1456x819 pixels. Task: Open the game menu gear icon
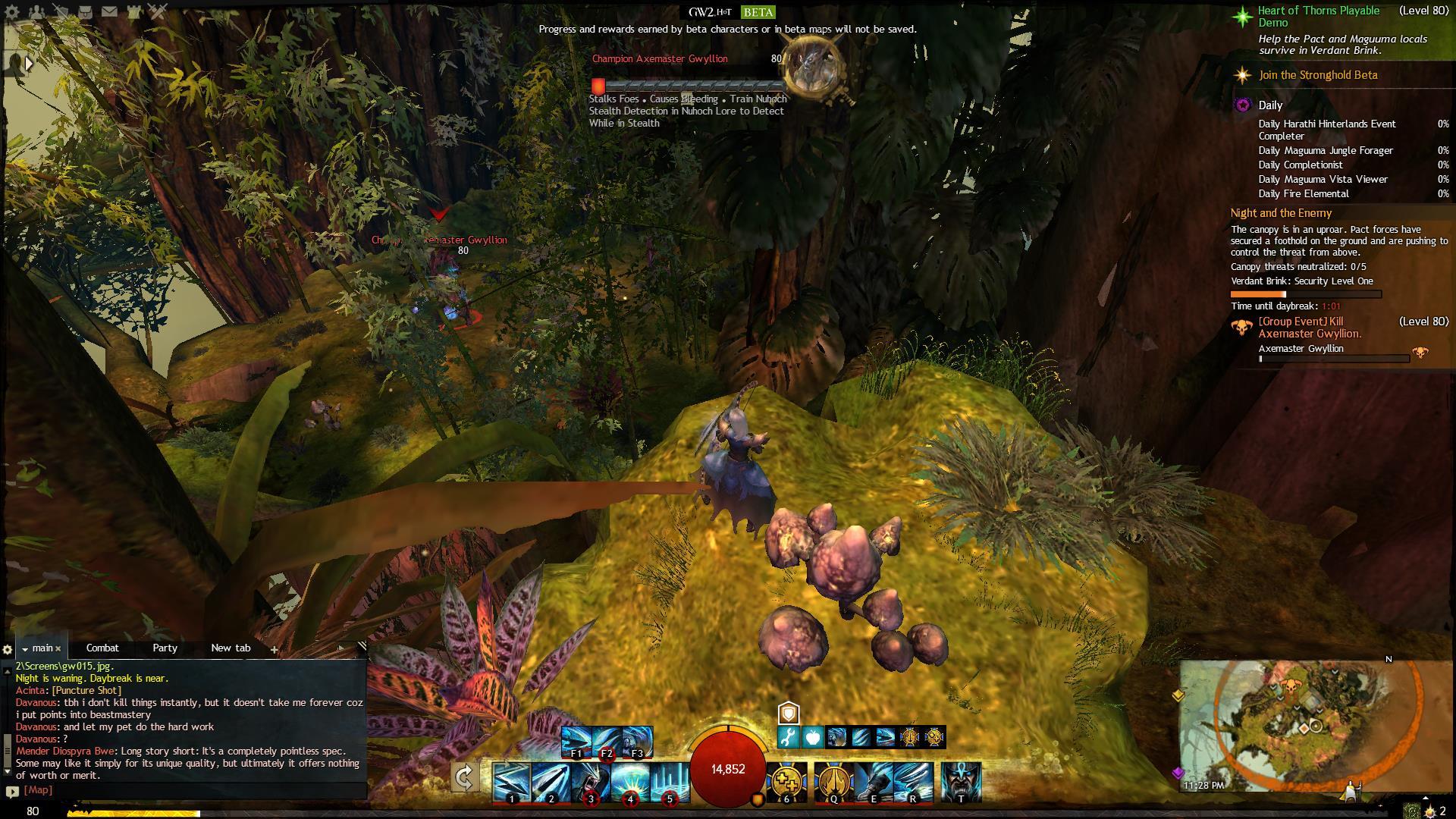(x=13, y=11)
